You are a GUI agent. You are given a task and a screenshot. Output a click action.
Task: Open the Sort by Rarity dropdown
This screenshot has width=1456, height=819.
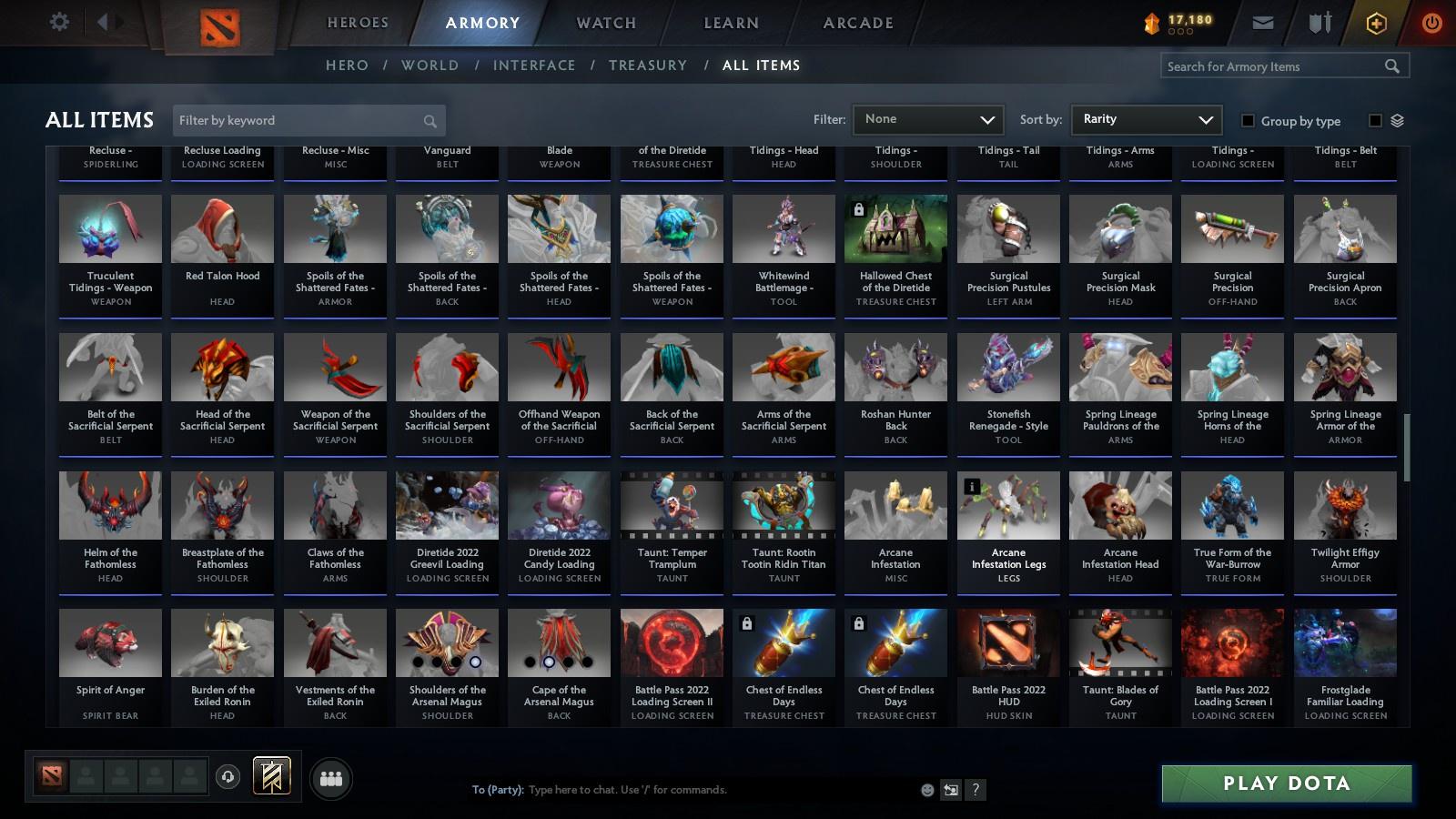click(1146, 119)
